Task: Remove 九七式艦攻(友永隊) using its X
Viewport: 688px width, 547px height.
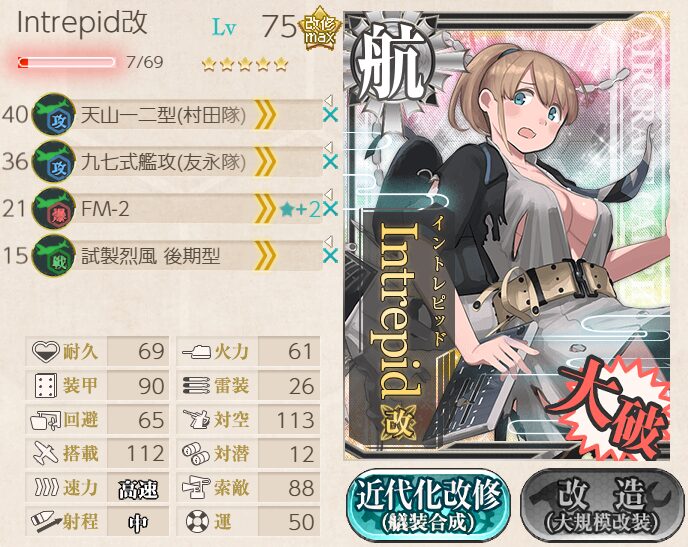Action: tap(331, 162)
